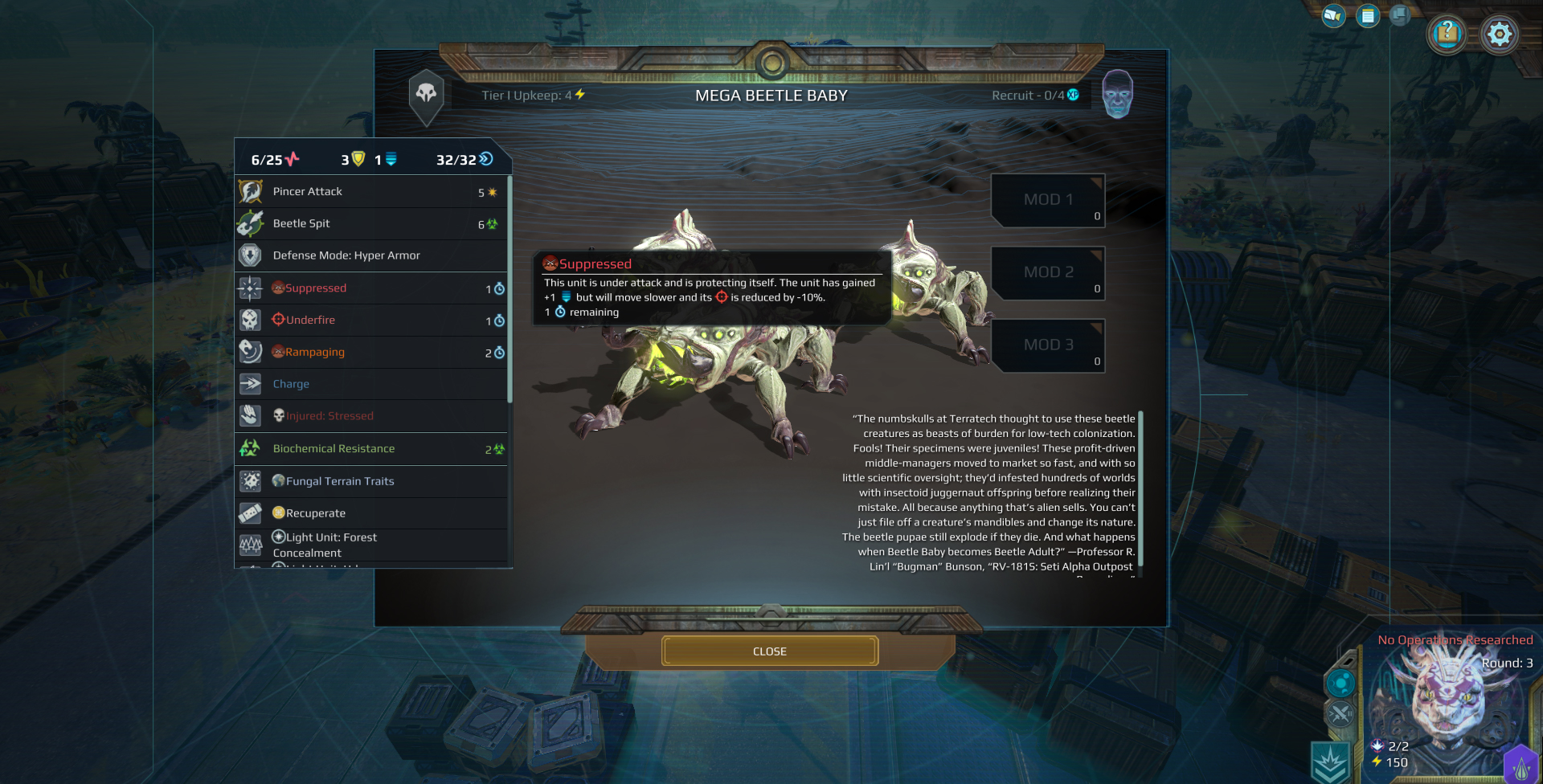The height and width of the screenshot is (784, 1543).
Task: Click the commander portrait bottom right
Action: click(x=1450, y=699)
